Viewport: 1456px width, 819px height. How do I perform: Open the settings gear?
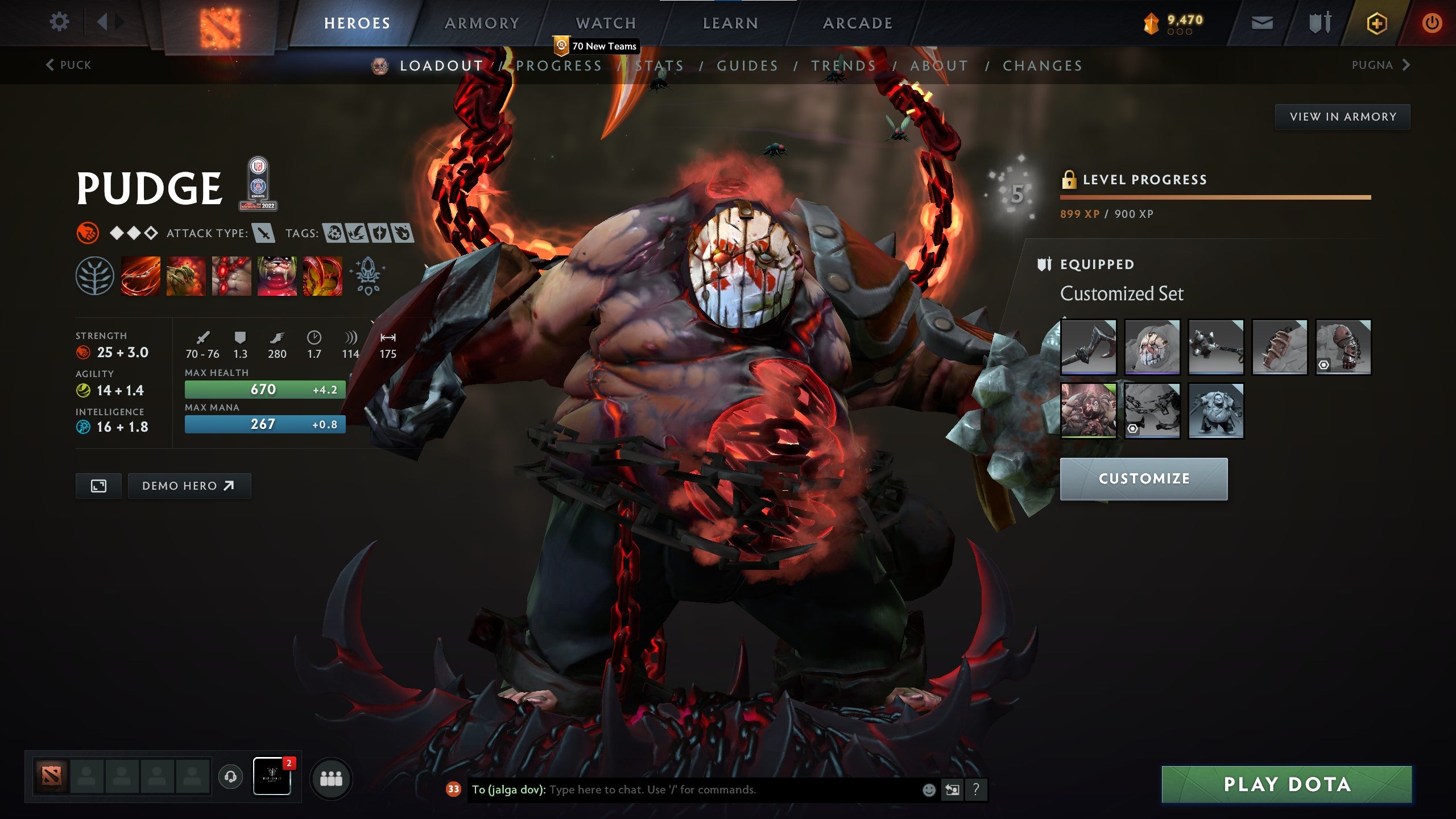(59, 22)
